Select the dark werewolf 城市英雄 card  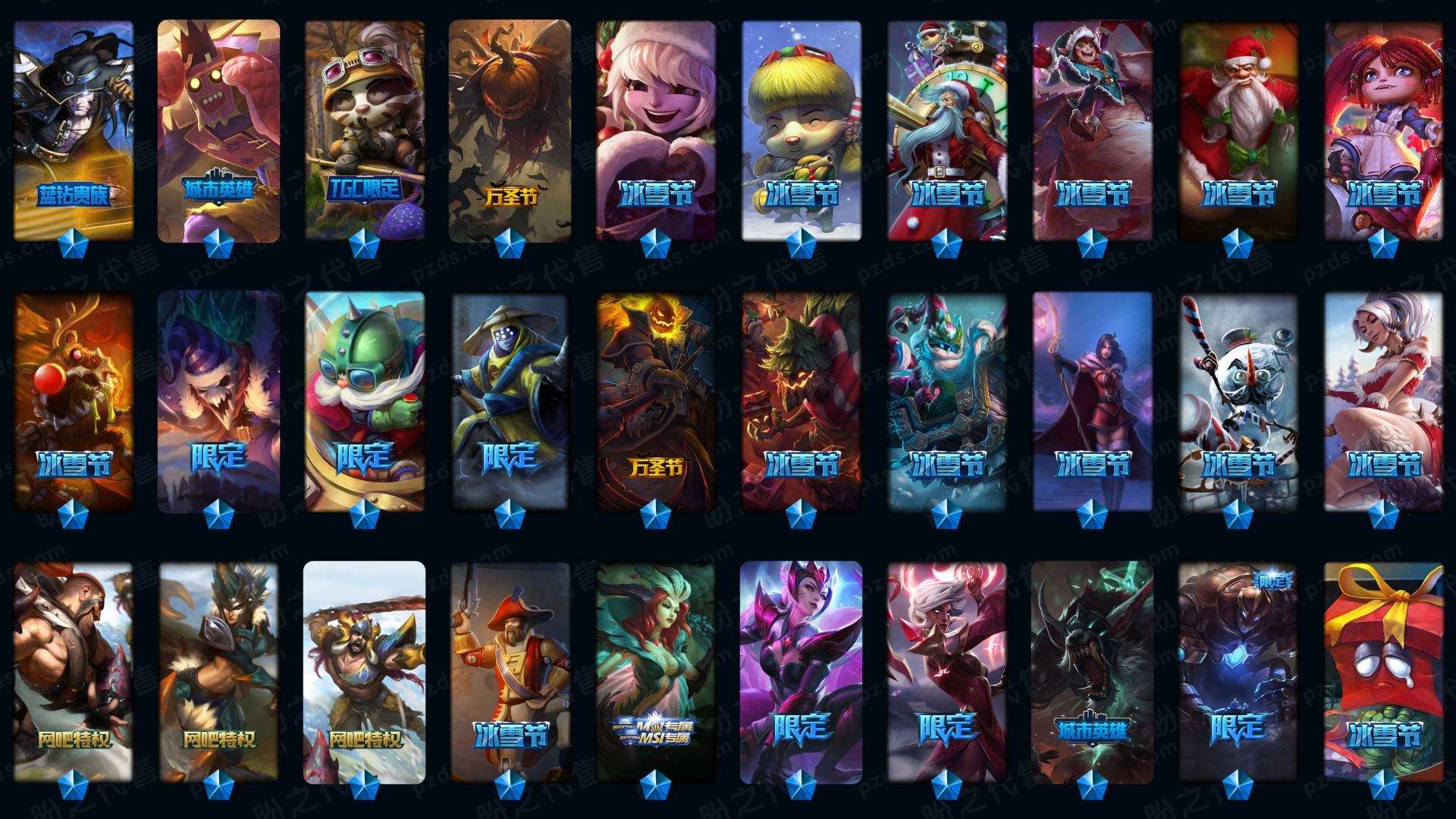[x=1093, y=672]
